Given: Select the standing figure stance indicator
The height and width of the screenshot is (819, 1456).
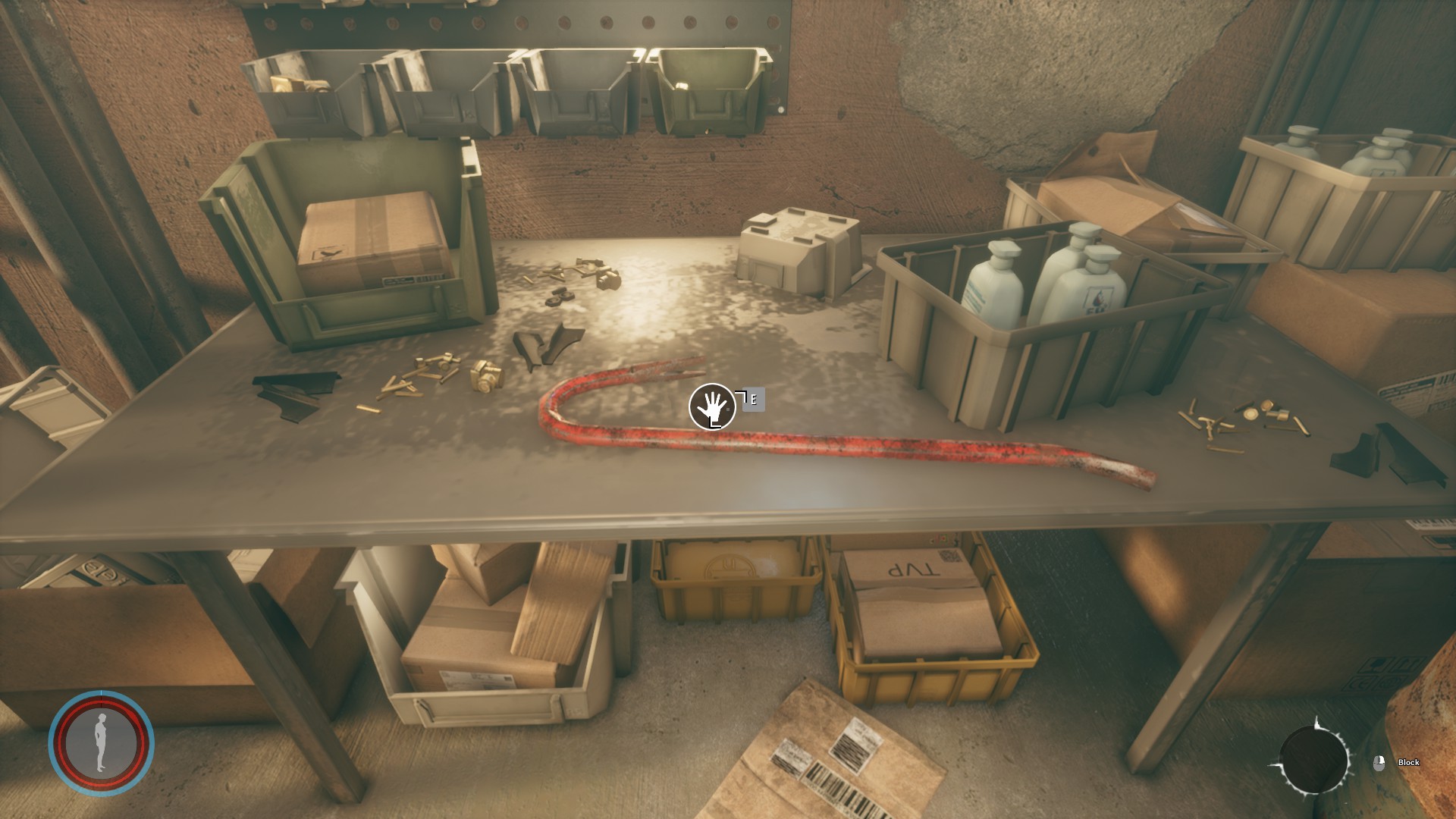Looking at the screenshot, I should click(101, 742).
